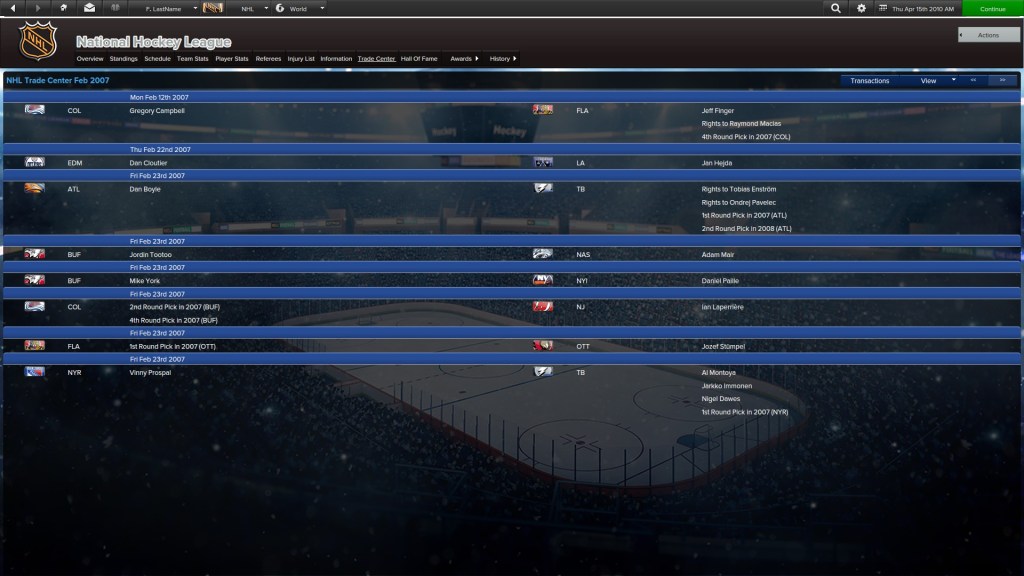Open the home screen icon

coord(64,8)
